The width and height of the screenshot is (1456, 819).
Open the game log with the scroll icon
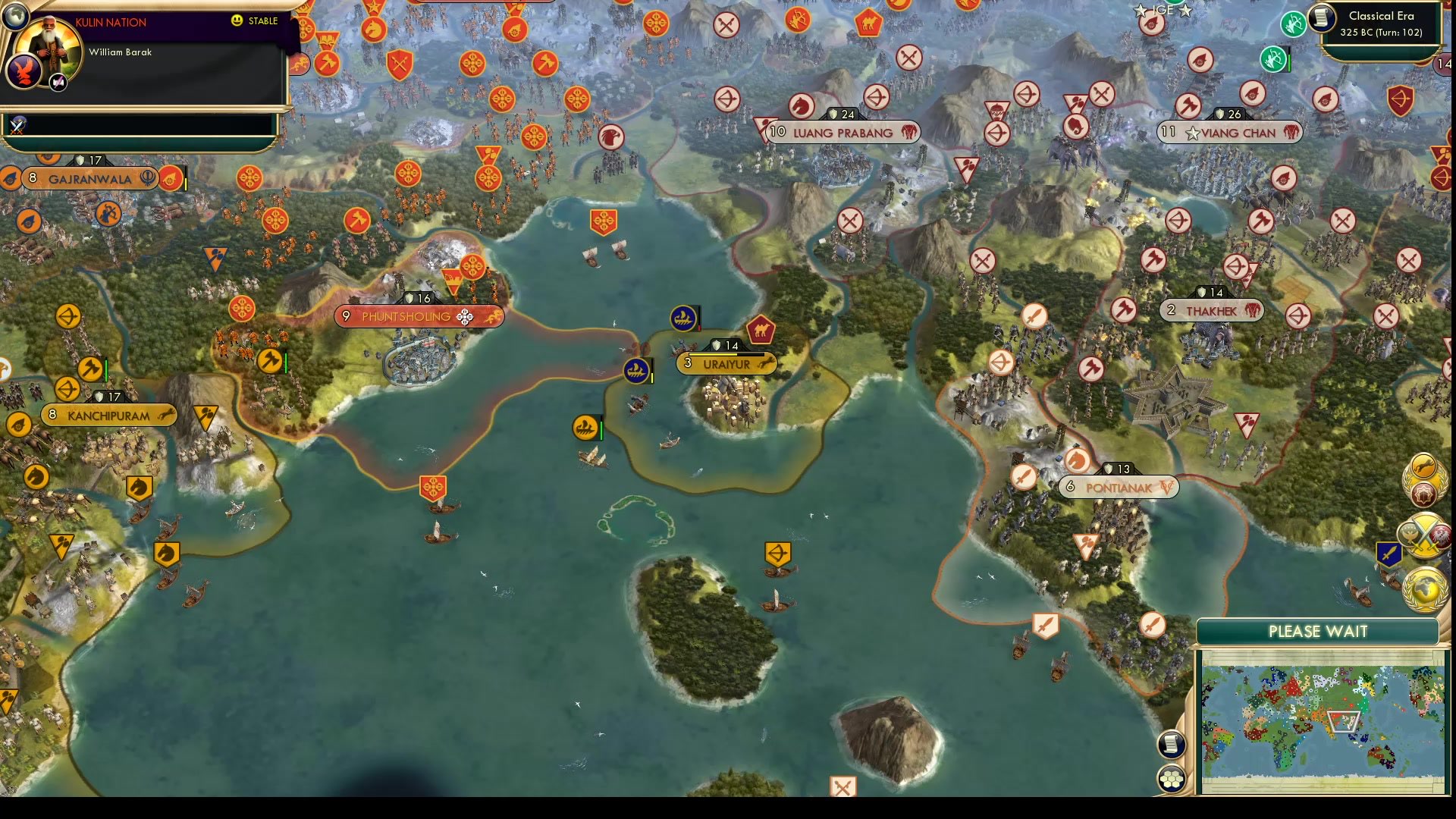(x=1171, y=745)
